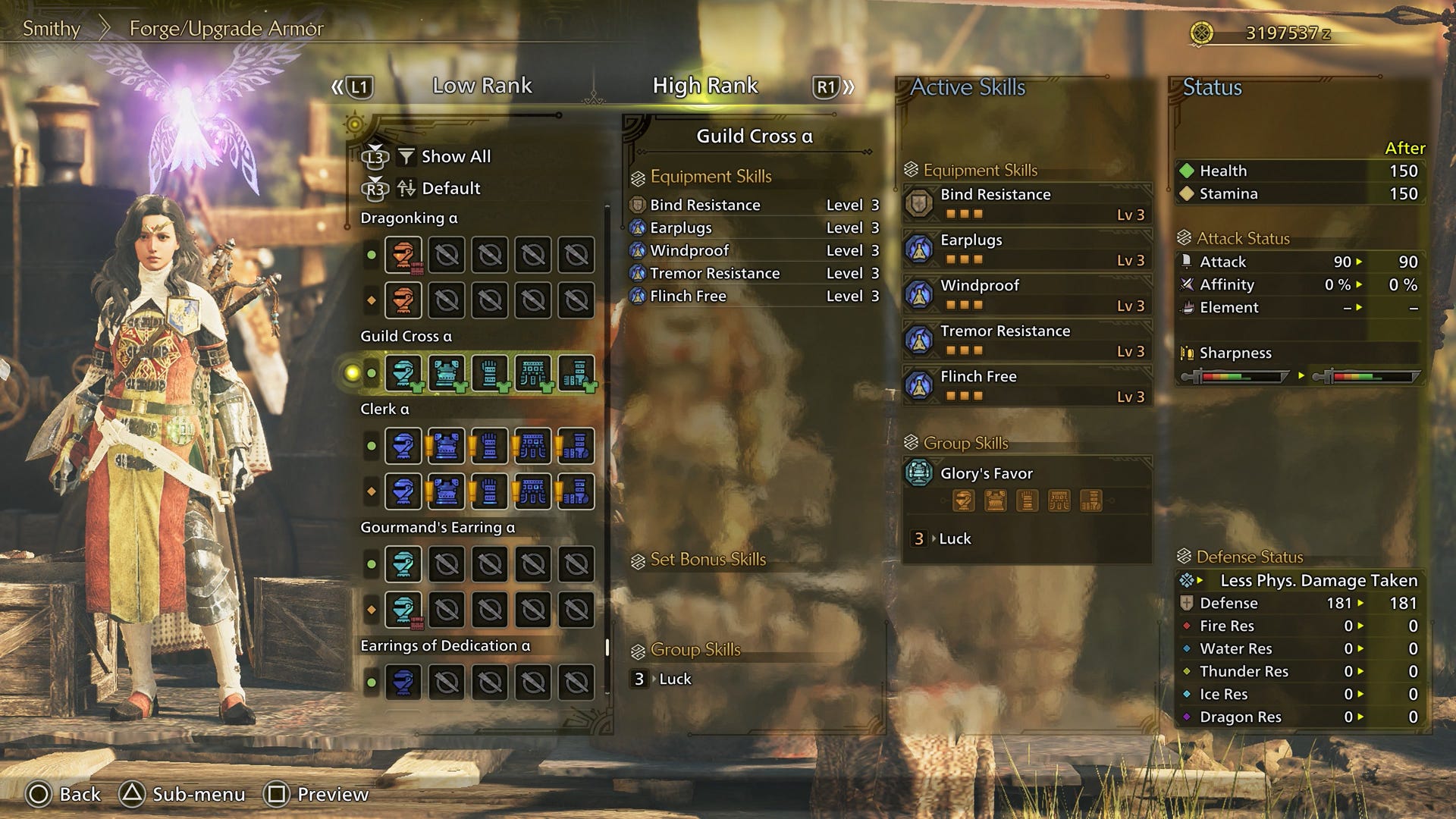Click the Gourmand's Earring α helm icon

pyautogui.click(x=404, y=563)
